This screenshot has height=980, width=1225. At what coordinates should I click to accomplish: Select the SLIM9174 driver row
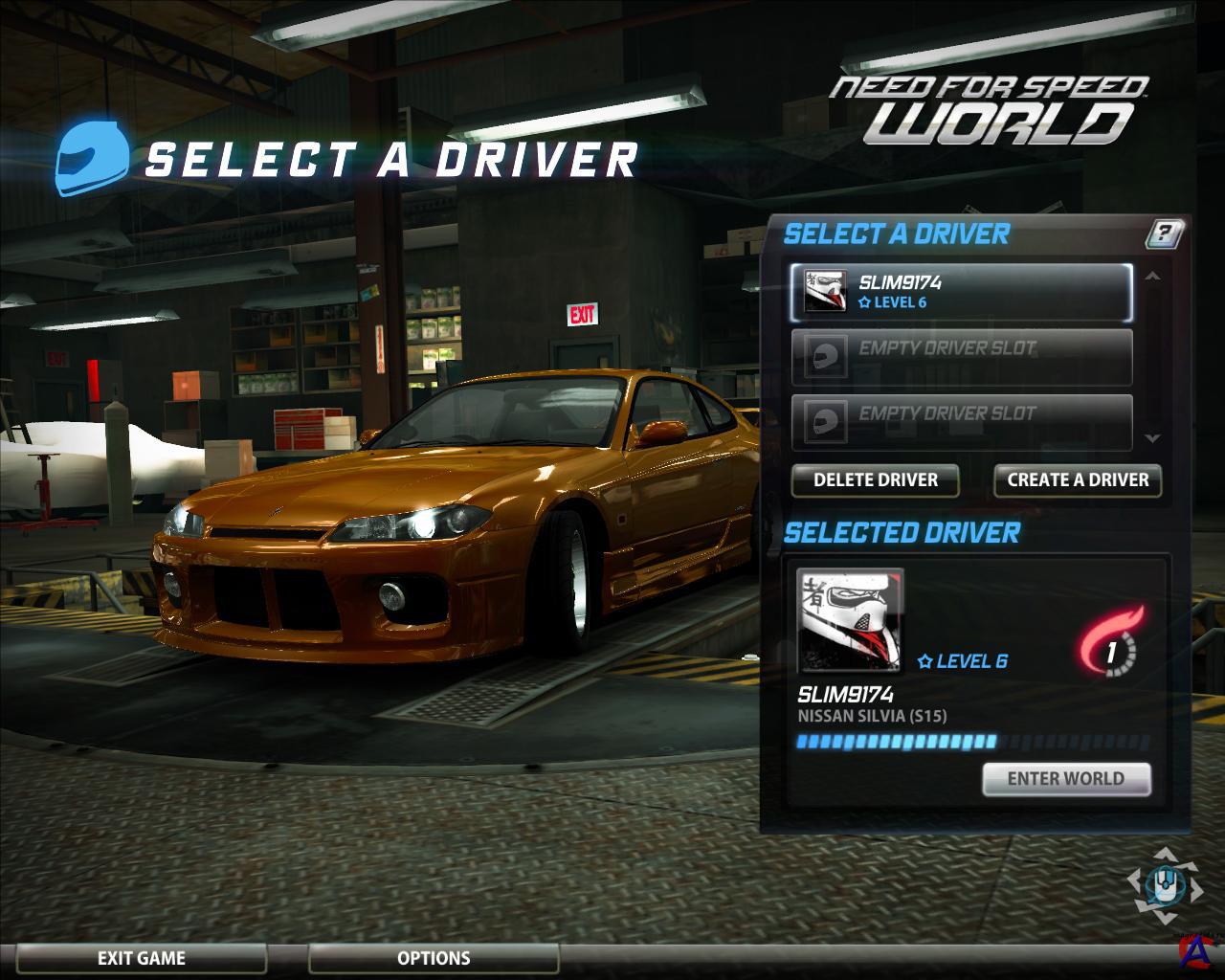961,292
